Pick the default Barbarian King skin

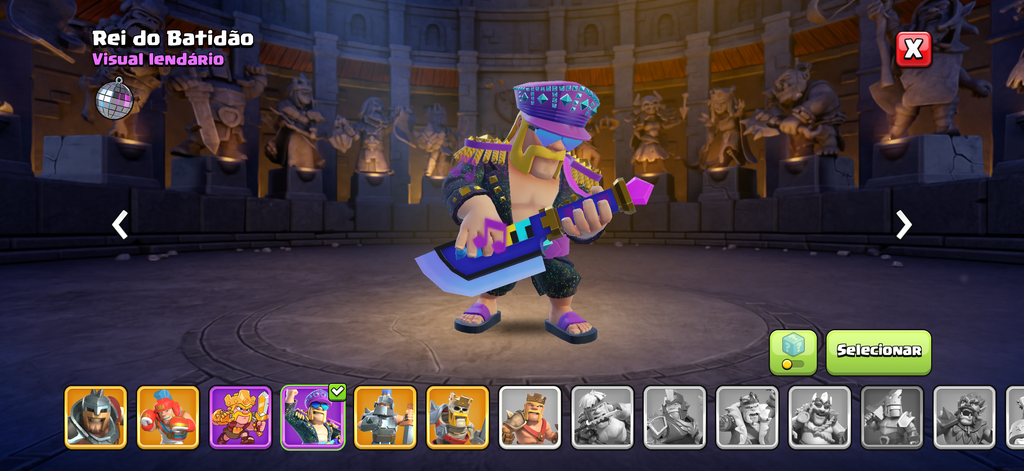tap(530, 417)
